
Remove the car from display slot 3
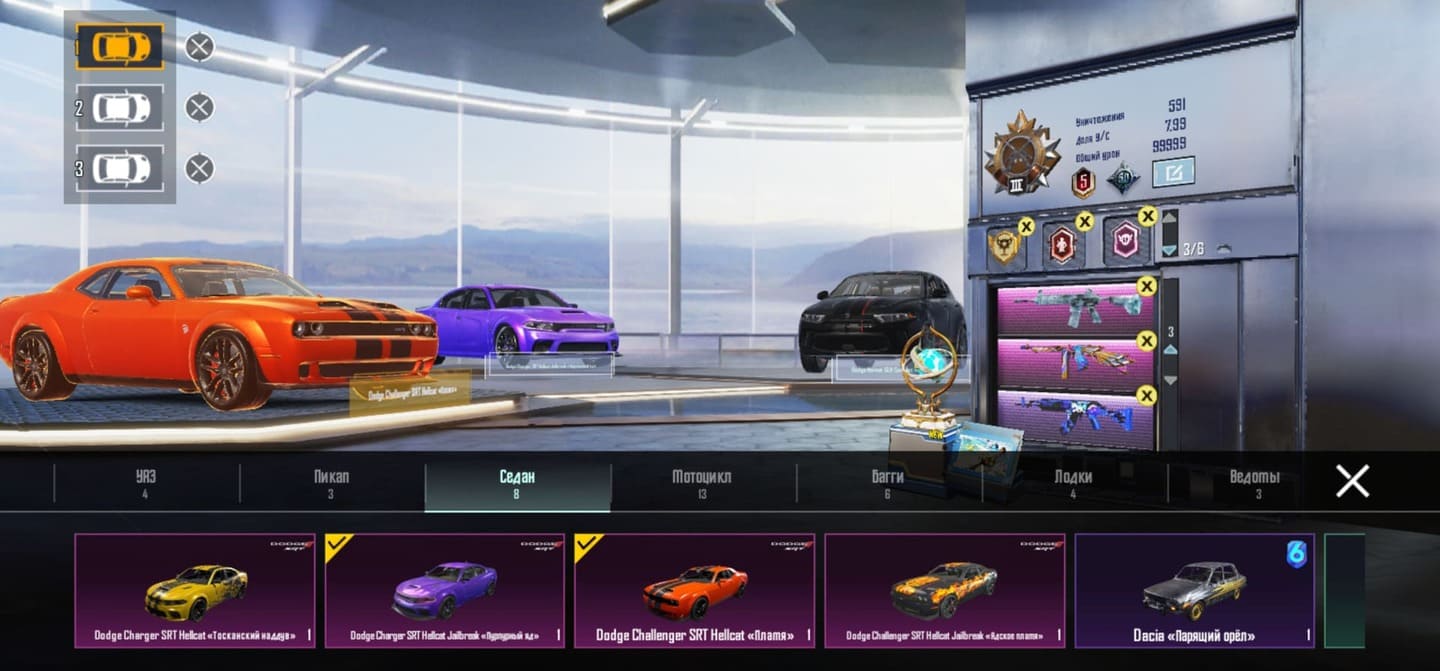click(x=200, y=168)
